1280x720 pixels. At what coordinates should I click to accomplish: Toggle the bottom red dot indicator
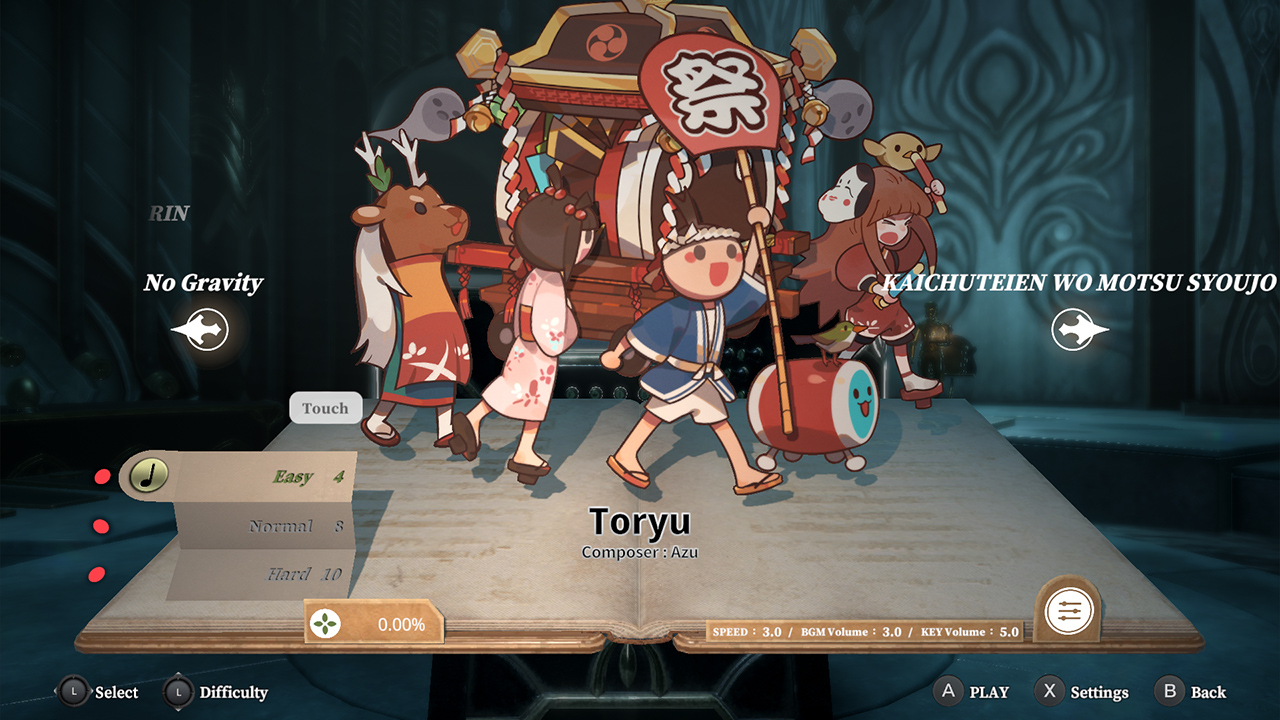coord(96,574)
